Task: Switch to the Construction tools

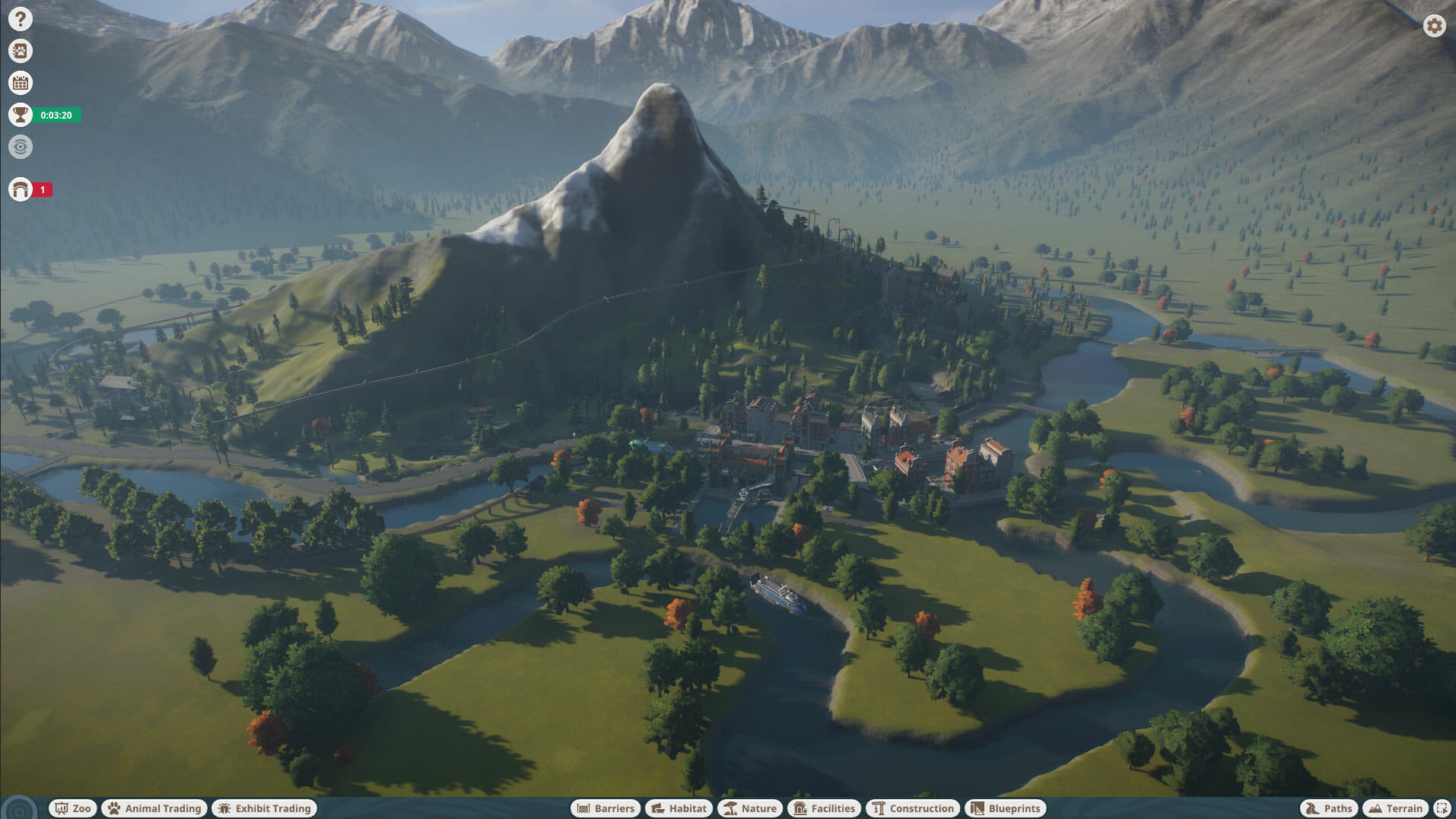Action: pos(913,808)
